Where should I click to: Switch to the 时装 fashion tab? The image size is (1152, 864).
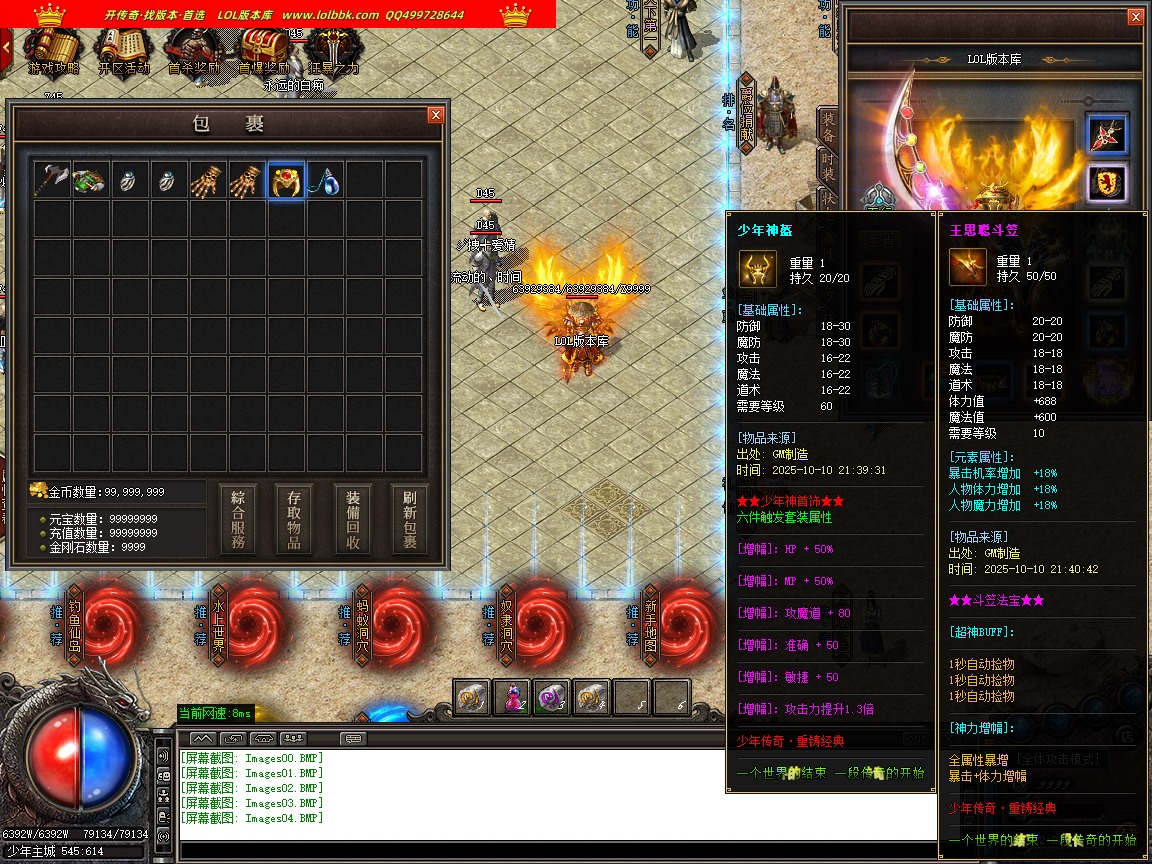tap(828, 163)
